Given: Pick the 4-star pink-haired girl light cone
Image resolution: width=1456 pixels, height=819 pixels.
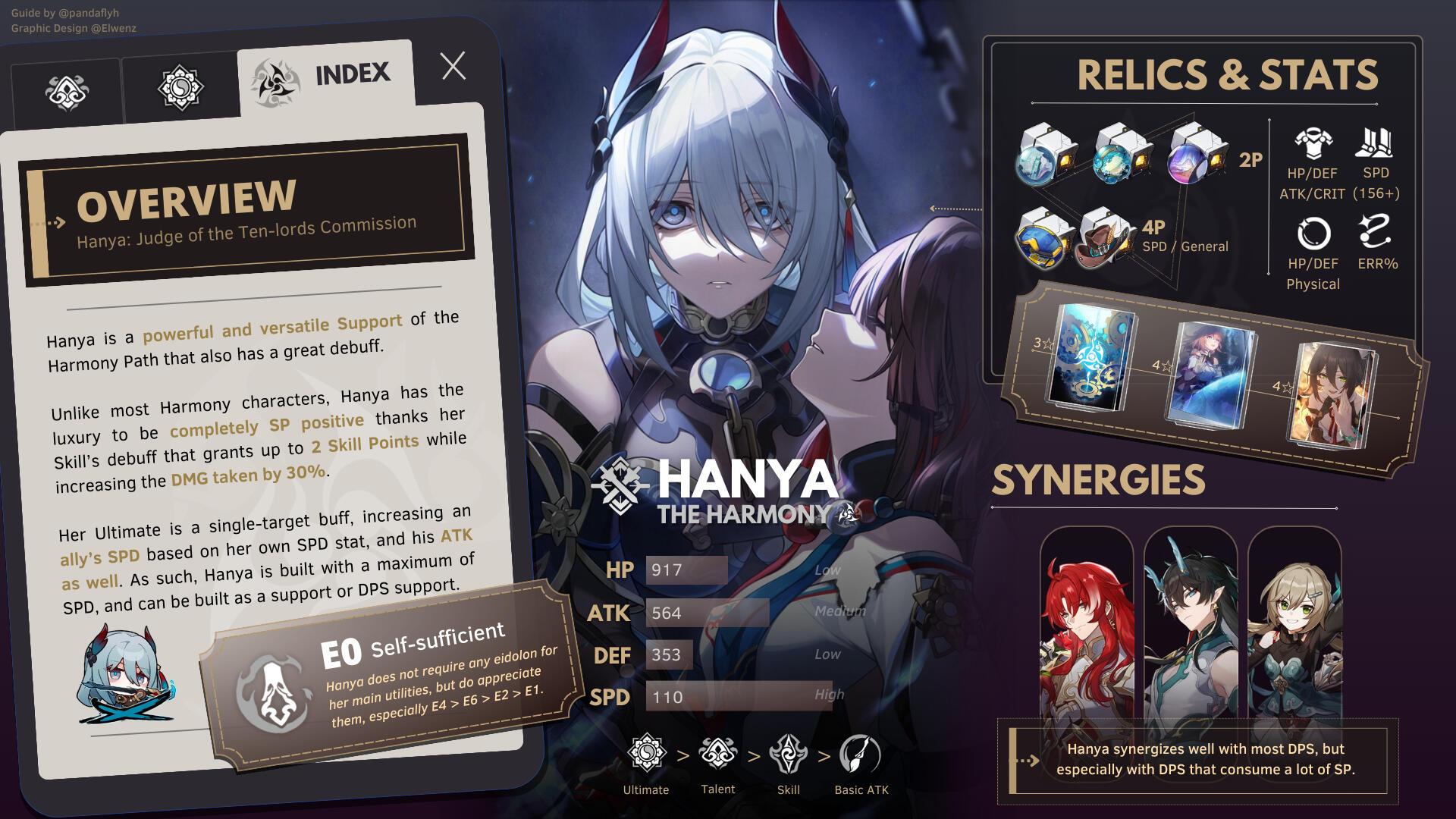Looking at the screenshot, I should (1210, 375).
